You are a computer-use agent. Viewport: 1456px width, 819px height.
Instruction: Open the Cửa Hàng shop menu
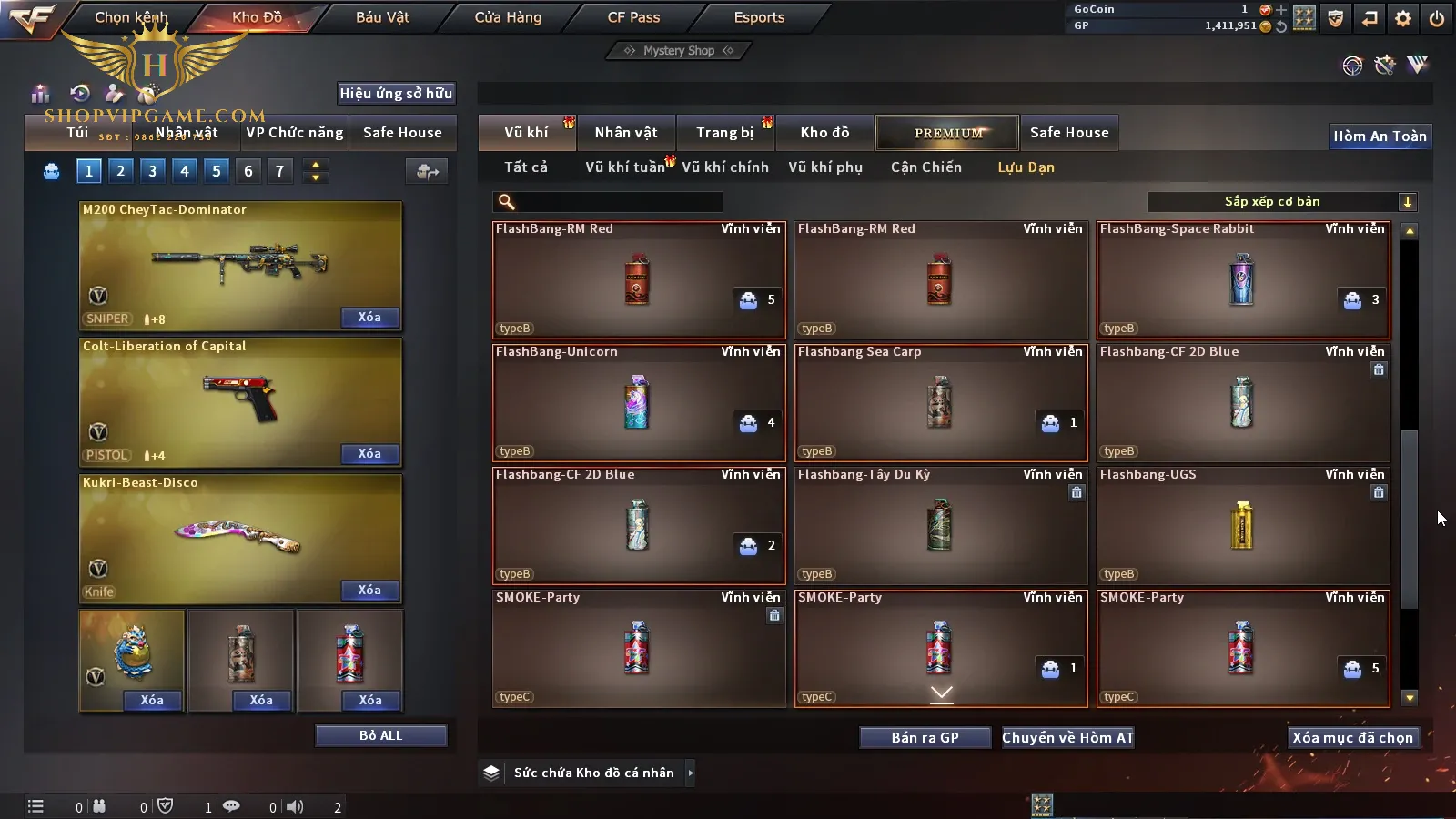click(x=508, y=17)
